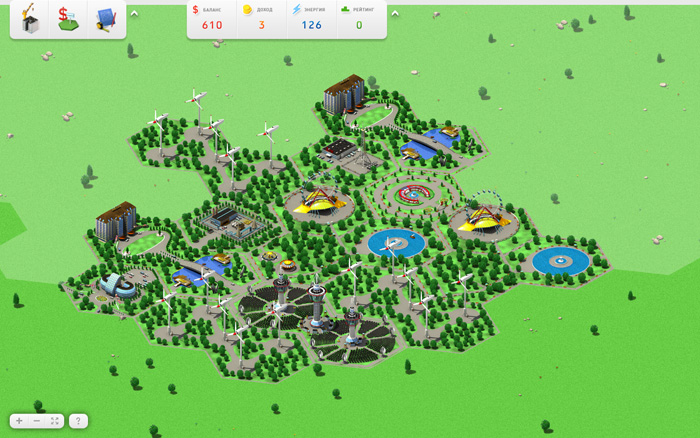The image size is (700, 438).
Task: Open the land sale dollar-sign menu
Action: (68, 18)
